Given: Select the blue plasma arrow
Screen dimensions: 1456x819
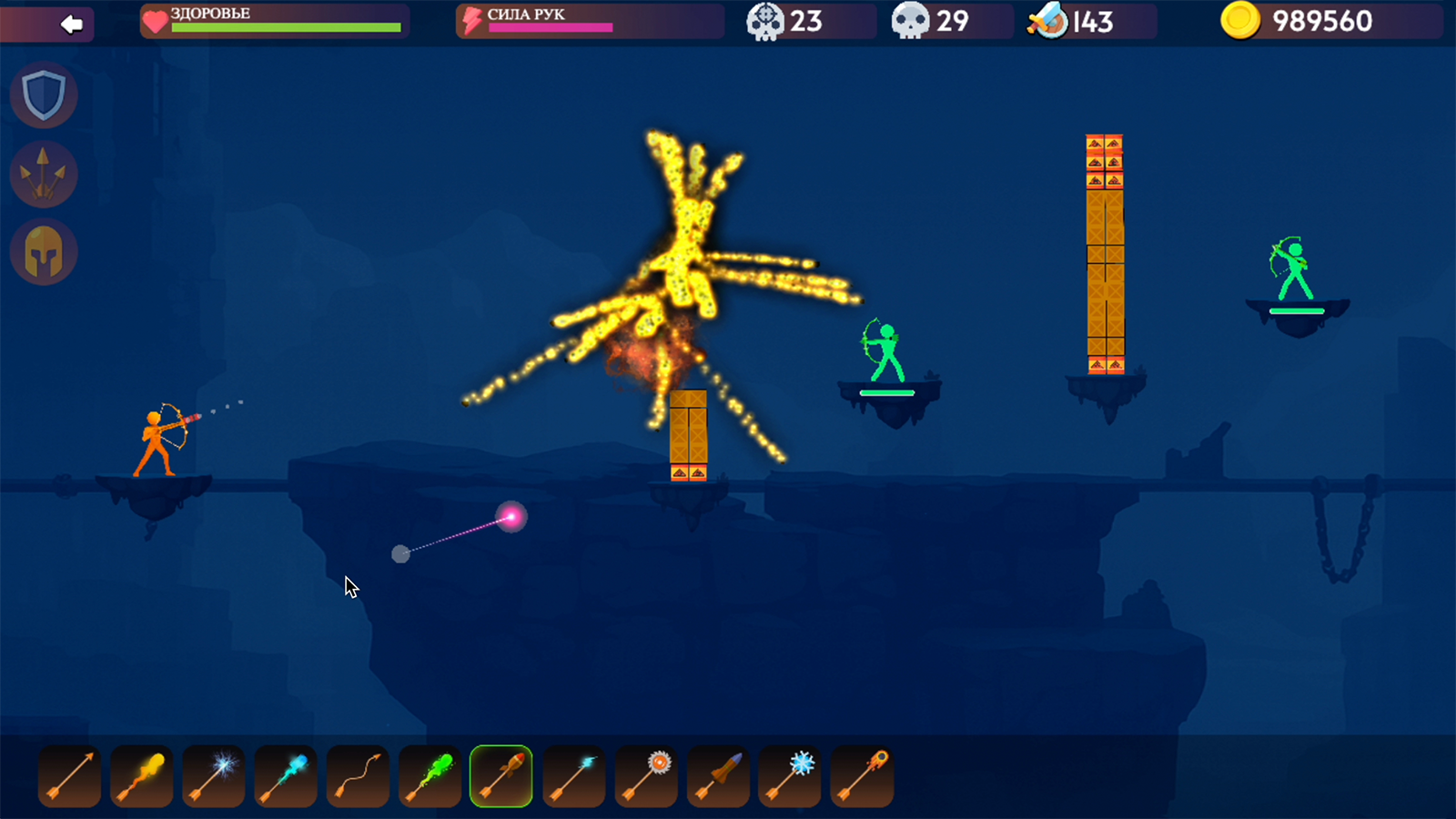Looking at the screenshot, I should (285, 775).
